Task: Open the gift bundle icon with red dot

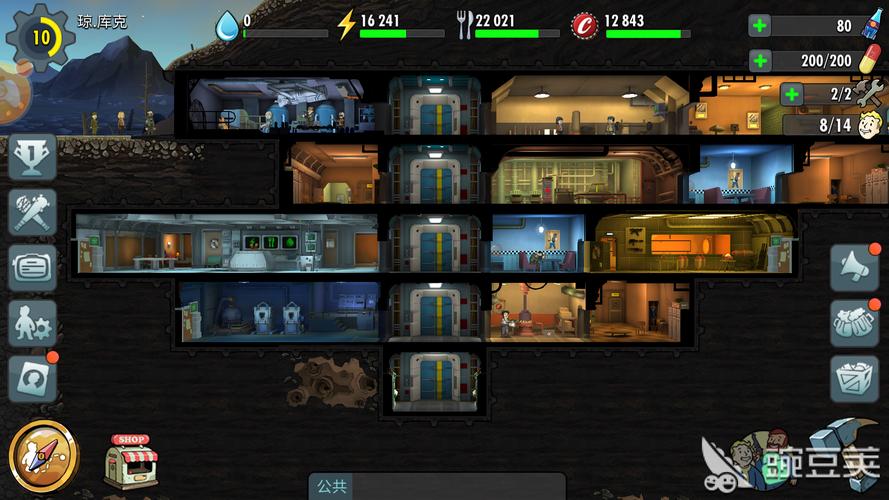Action: click(855, 323)
